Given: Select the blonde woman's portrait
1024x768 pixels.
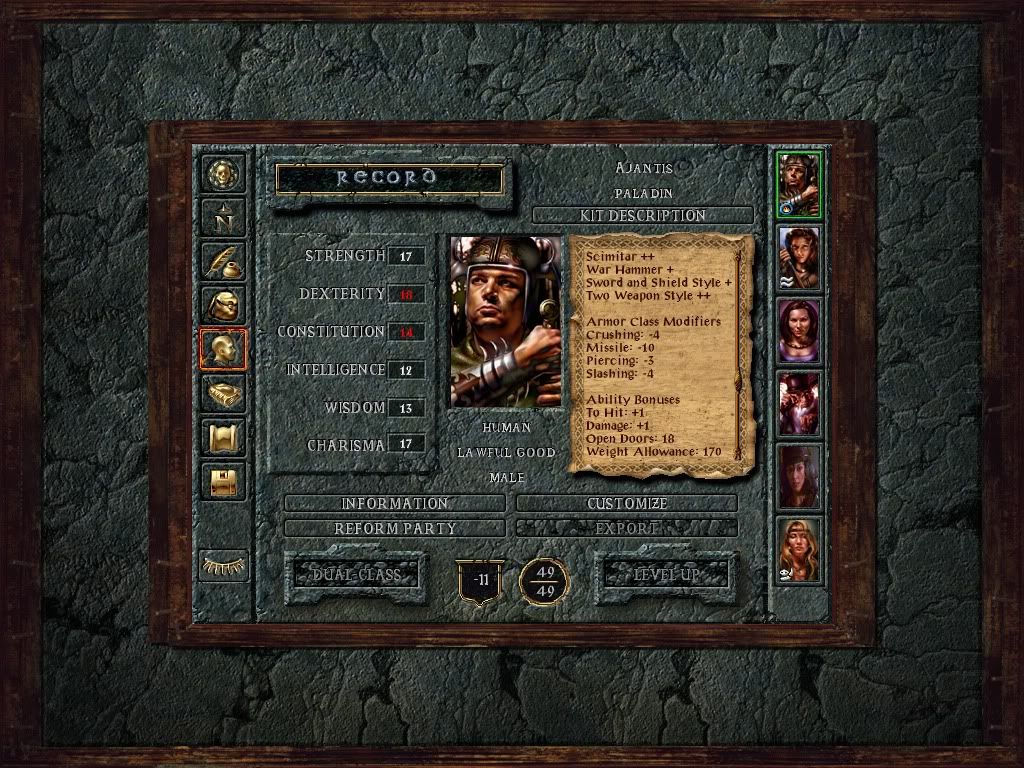Looking at the screenshot, I should pos(799,549).
